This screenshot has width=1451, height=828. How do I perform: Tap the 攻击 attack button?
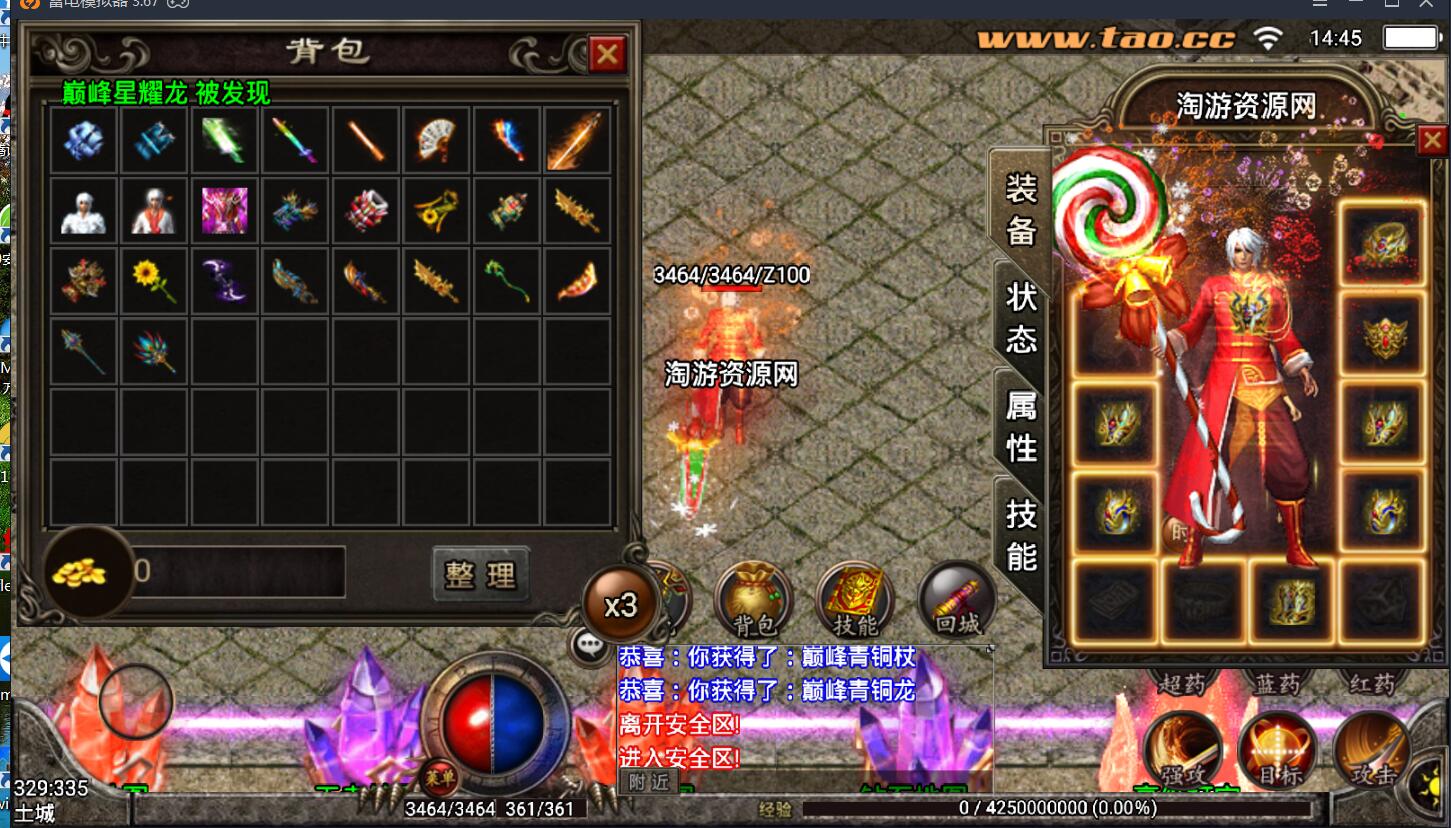[x=1371, y=751]
